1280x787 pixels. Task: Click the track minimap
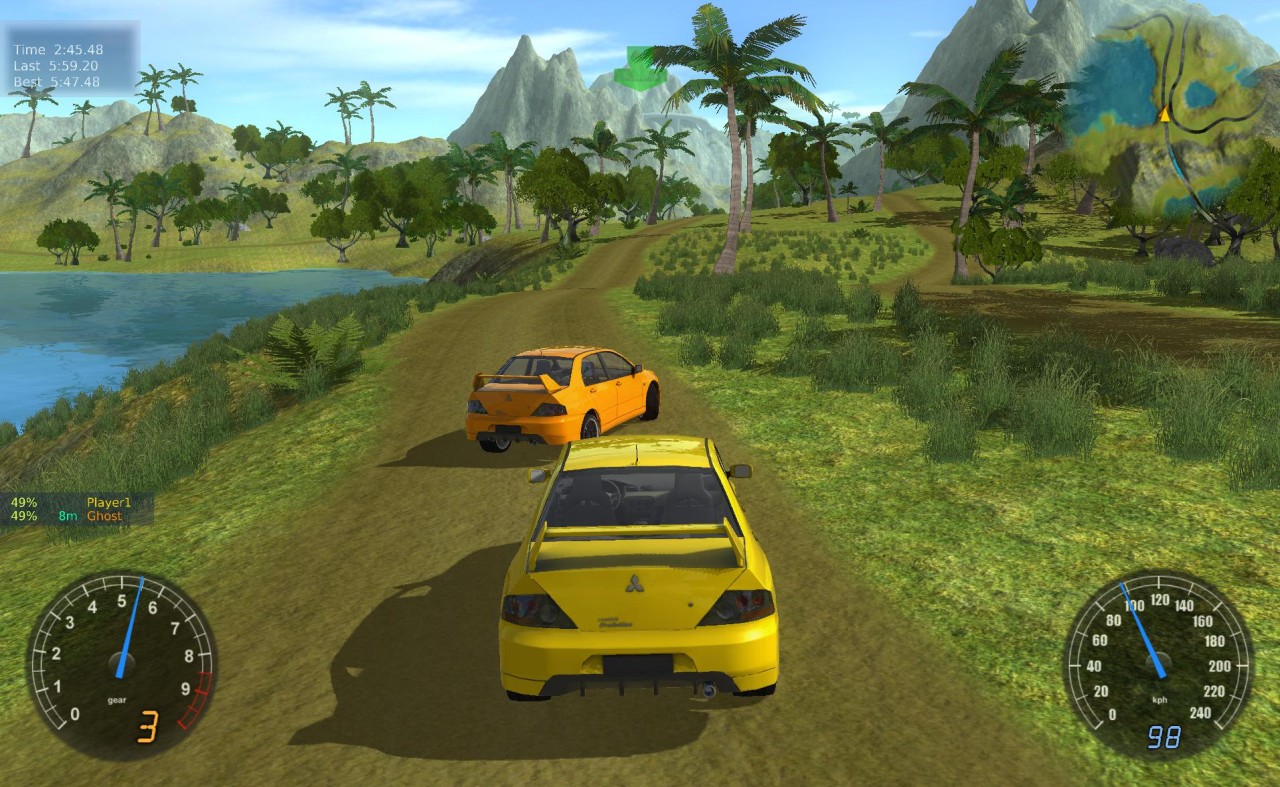click(x=1170, y=115)
